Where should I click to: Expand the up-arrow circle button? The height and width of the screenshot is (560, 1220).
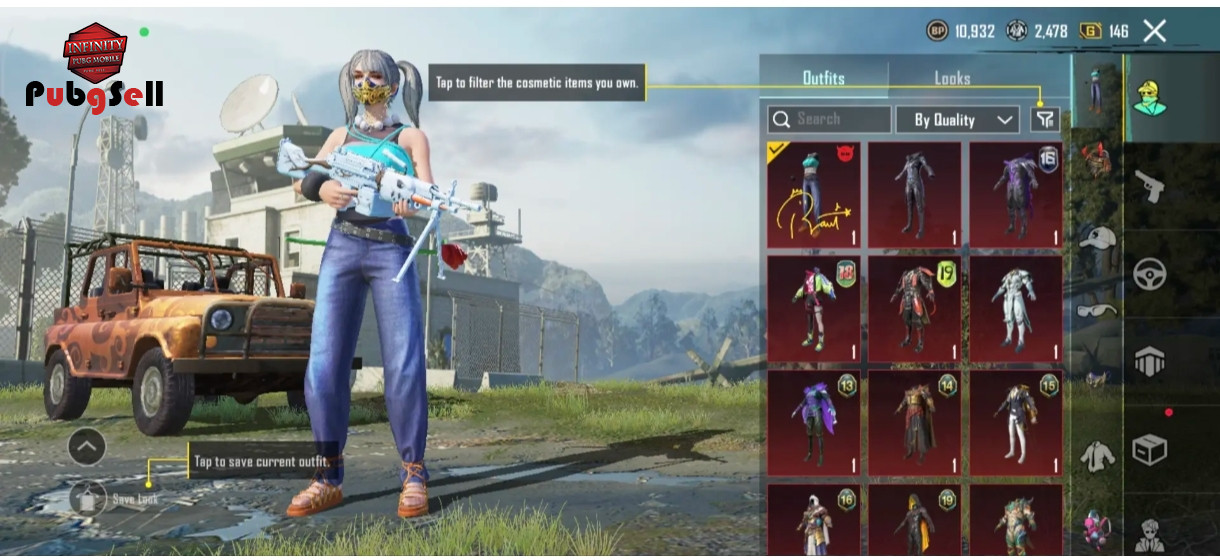click(86, 447)
